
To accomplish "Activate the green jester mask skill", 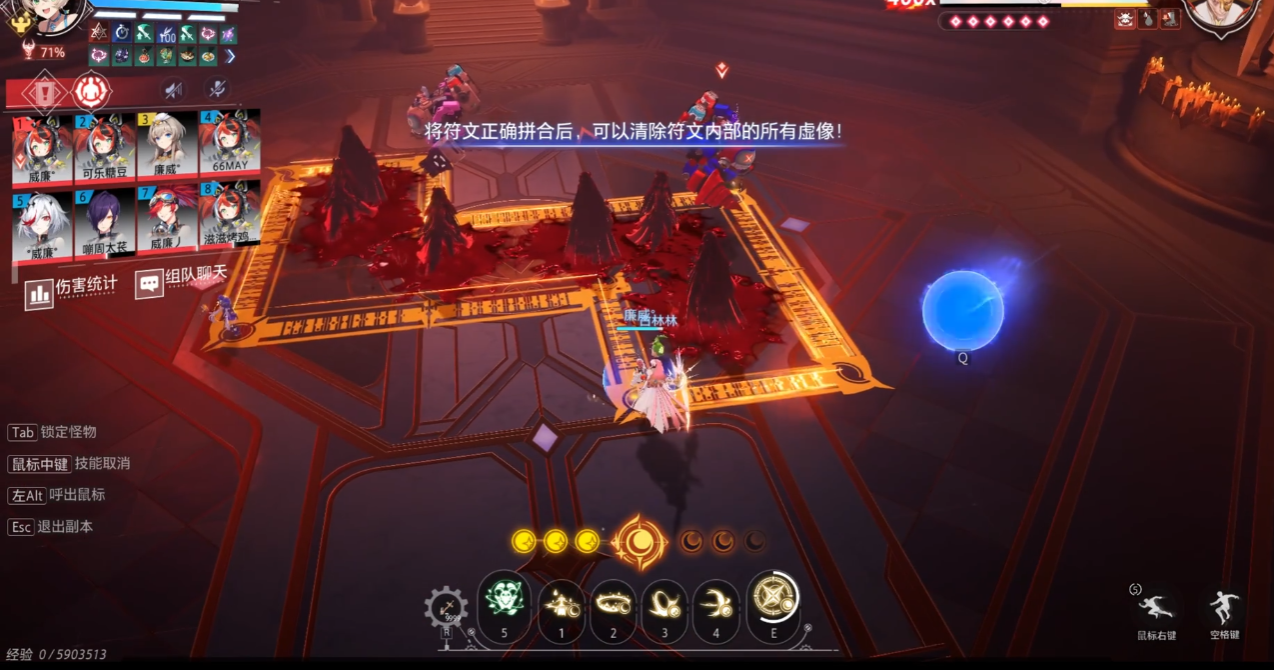I will coord(503,602).
